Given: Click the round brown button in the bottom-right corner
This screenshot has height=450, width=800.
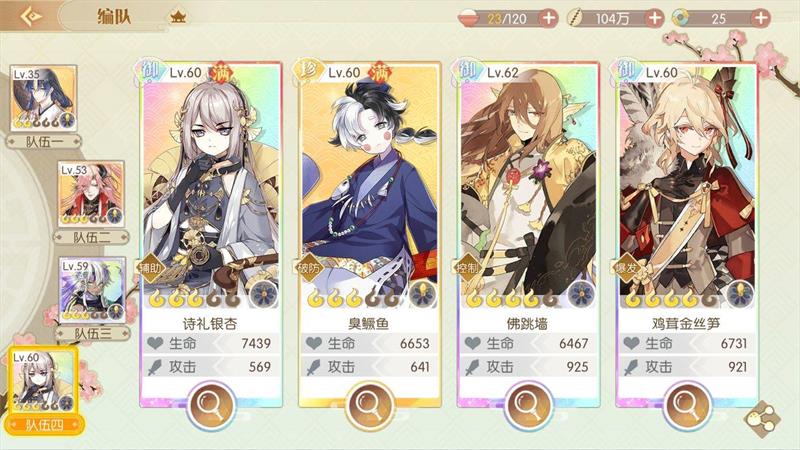Looking at the screenshot, I should (x=764, y=415).
